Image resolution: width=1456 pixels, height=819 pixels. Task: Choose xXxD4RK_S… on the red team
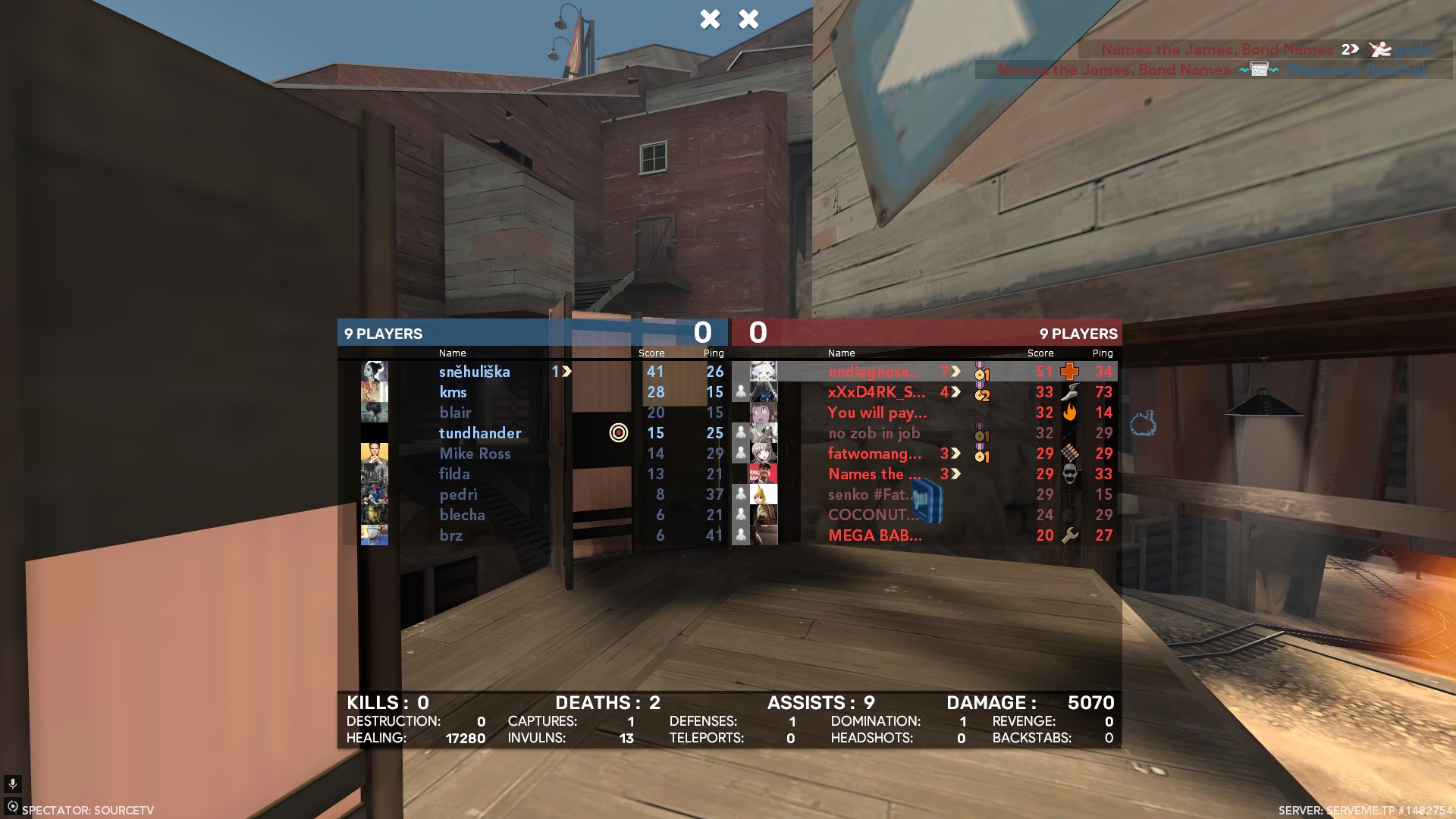(x=876, y=392)
